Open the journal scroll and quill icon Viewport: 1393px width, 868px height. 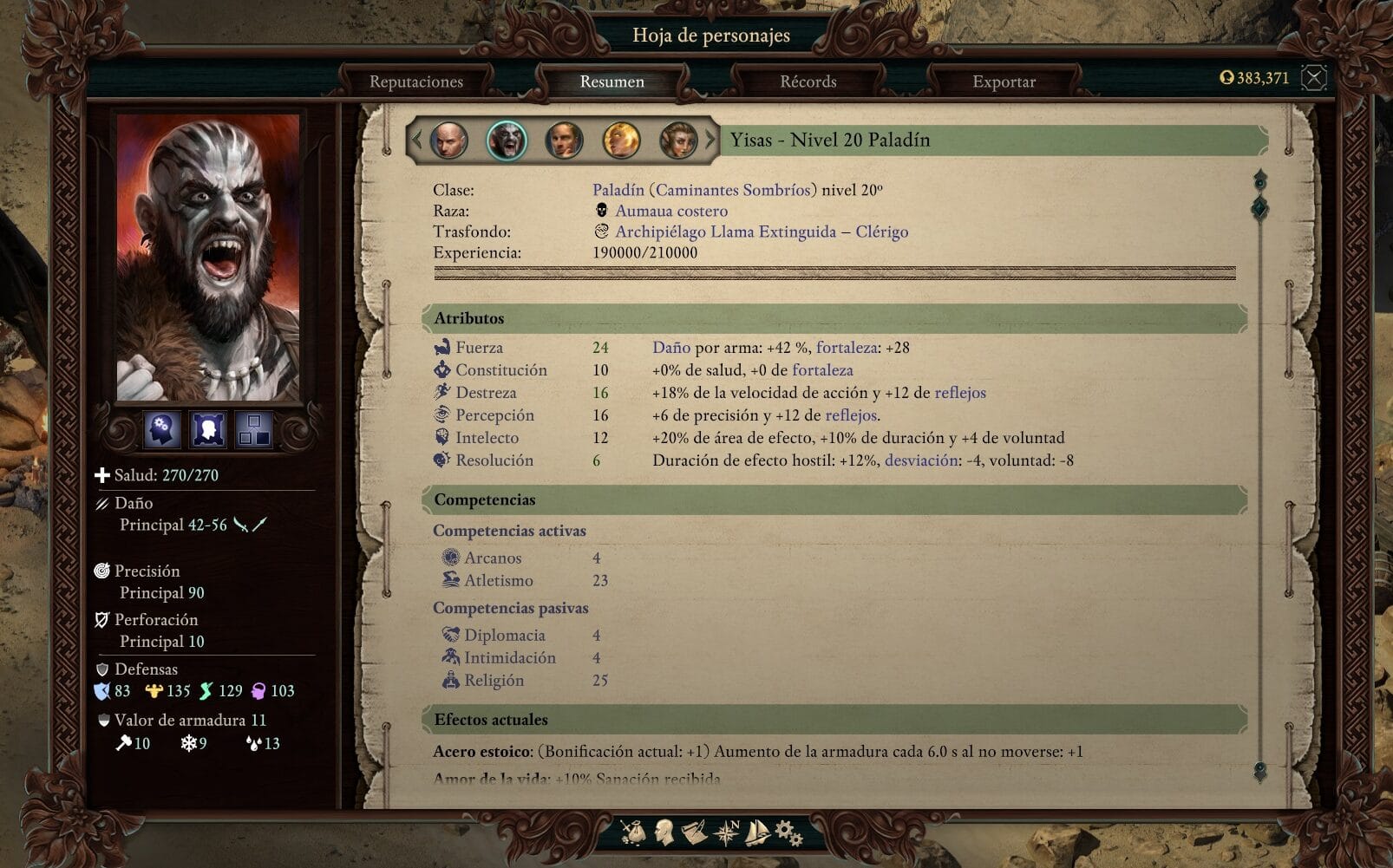pos(693,832)
